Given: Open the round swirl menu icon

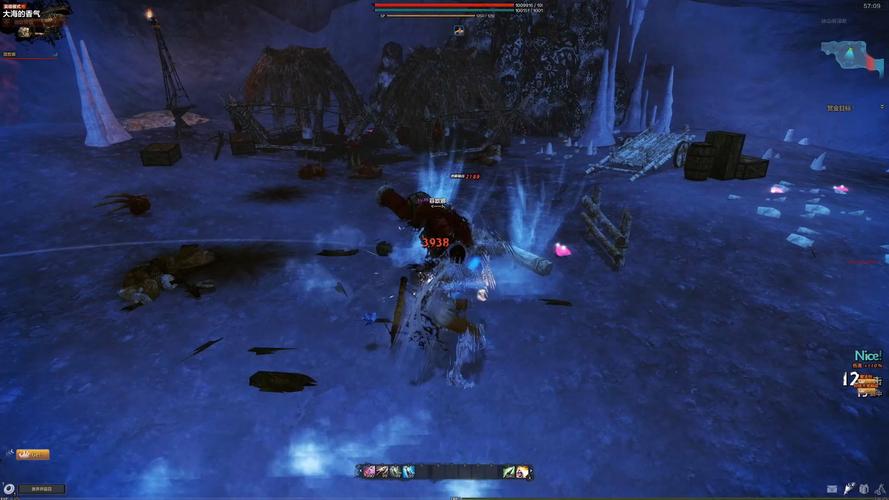Looking at the screenshot, I should pyautogui.click(x=9, y=489).
